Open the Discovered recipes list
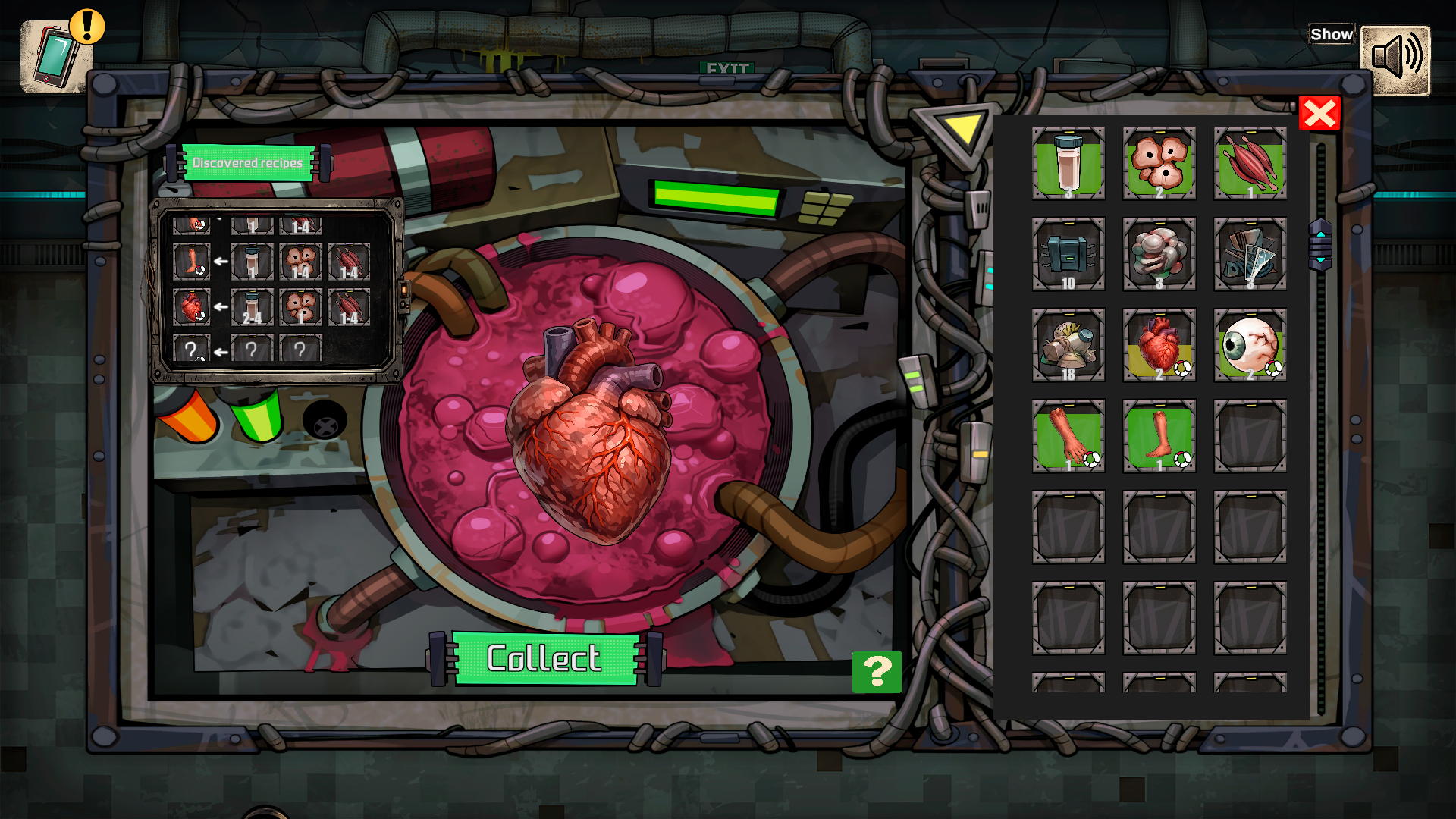 click(x=248, y=163)
